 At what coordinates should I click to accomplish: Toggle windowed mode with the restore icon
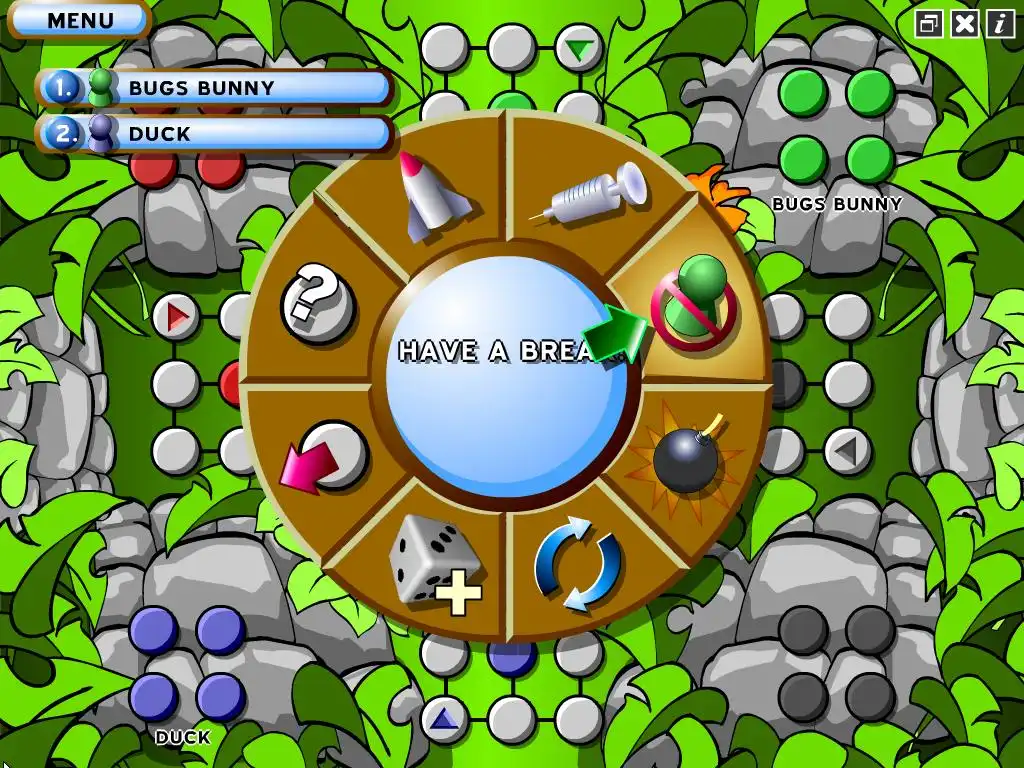point(930,24)
